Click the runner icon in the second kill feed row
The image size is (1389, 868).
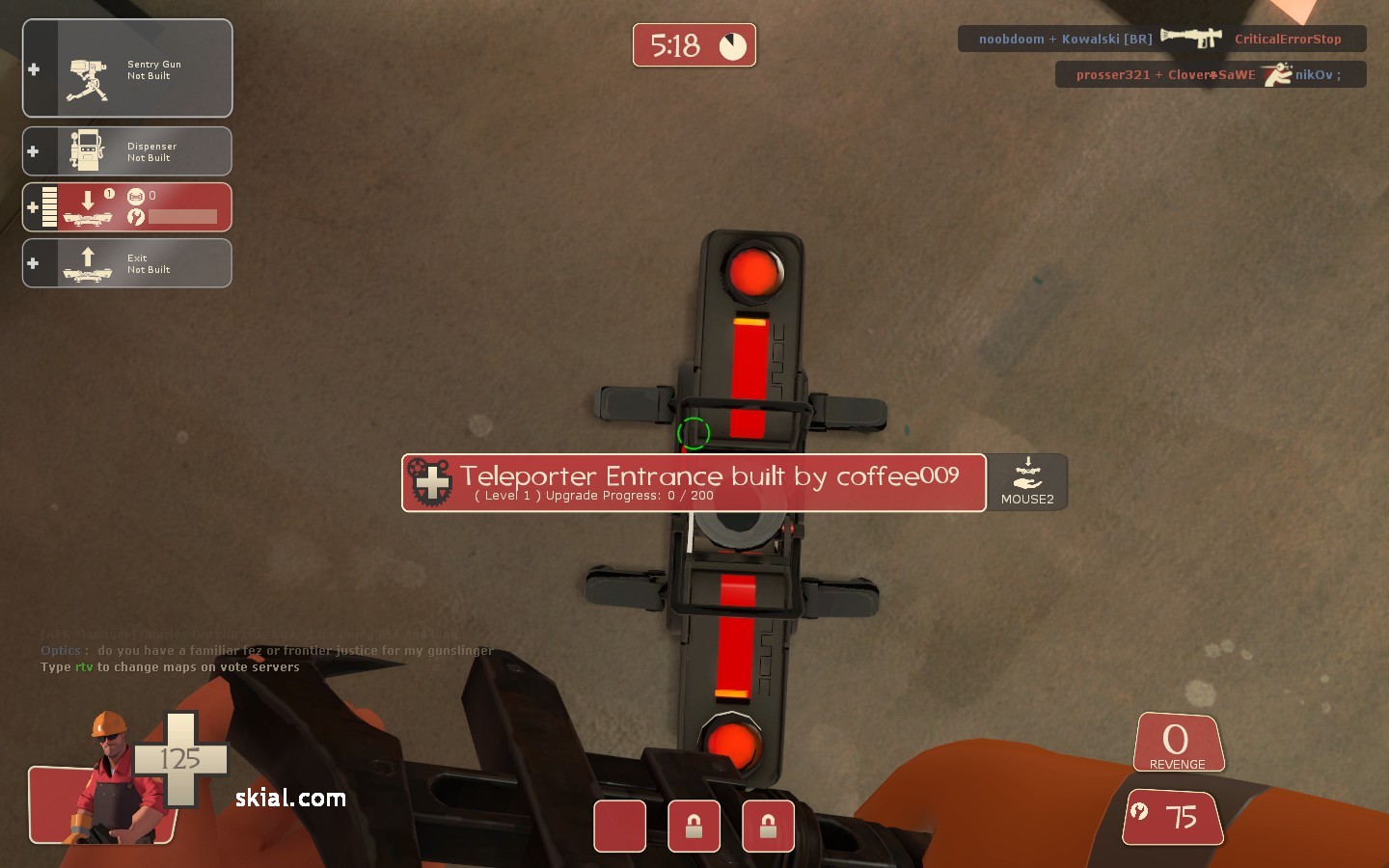[x=1278, y=73]
